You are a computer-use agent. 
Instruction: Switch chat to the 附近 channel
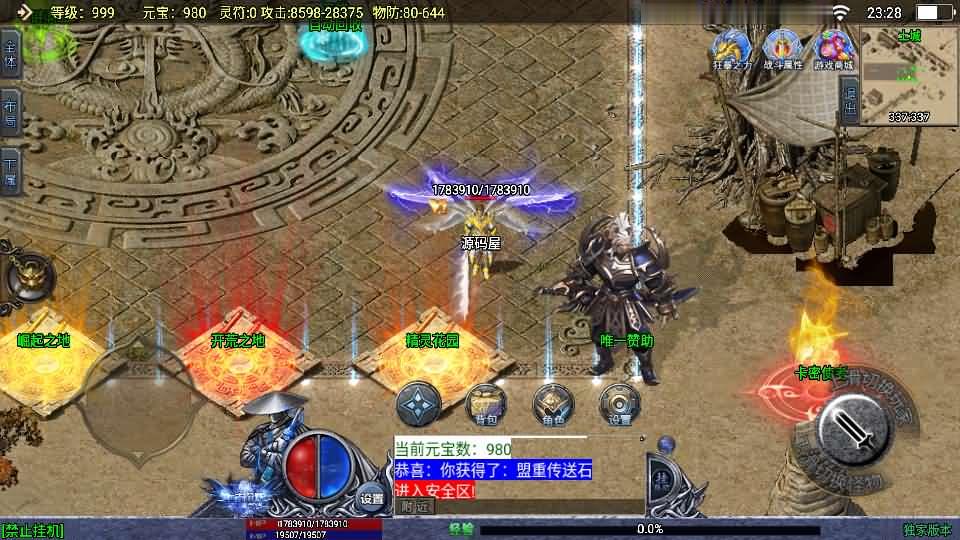[413, 507]
